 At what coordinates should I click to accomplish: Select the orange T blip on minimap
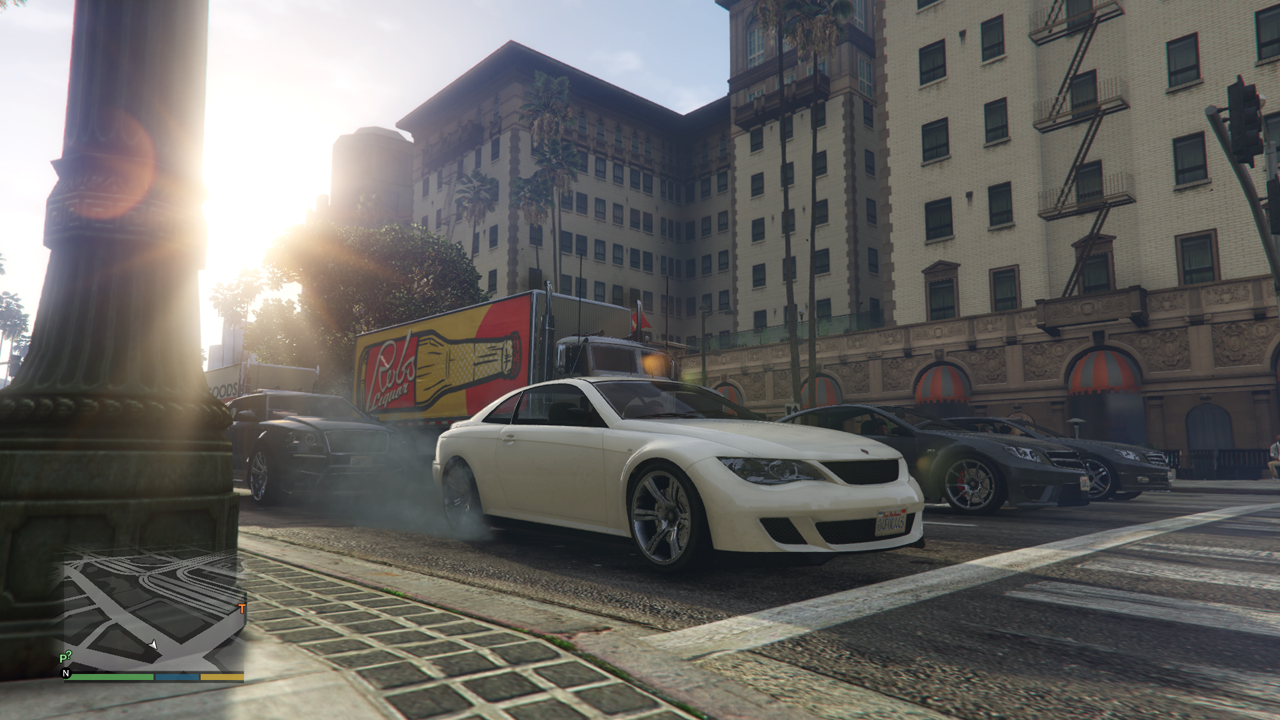241,608
